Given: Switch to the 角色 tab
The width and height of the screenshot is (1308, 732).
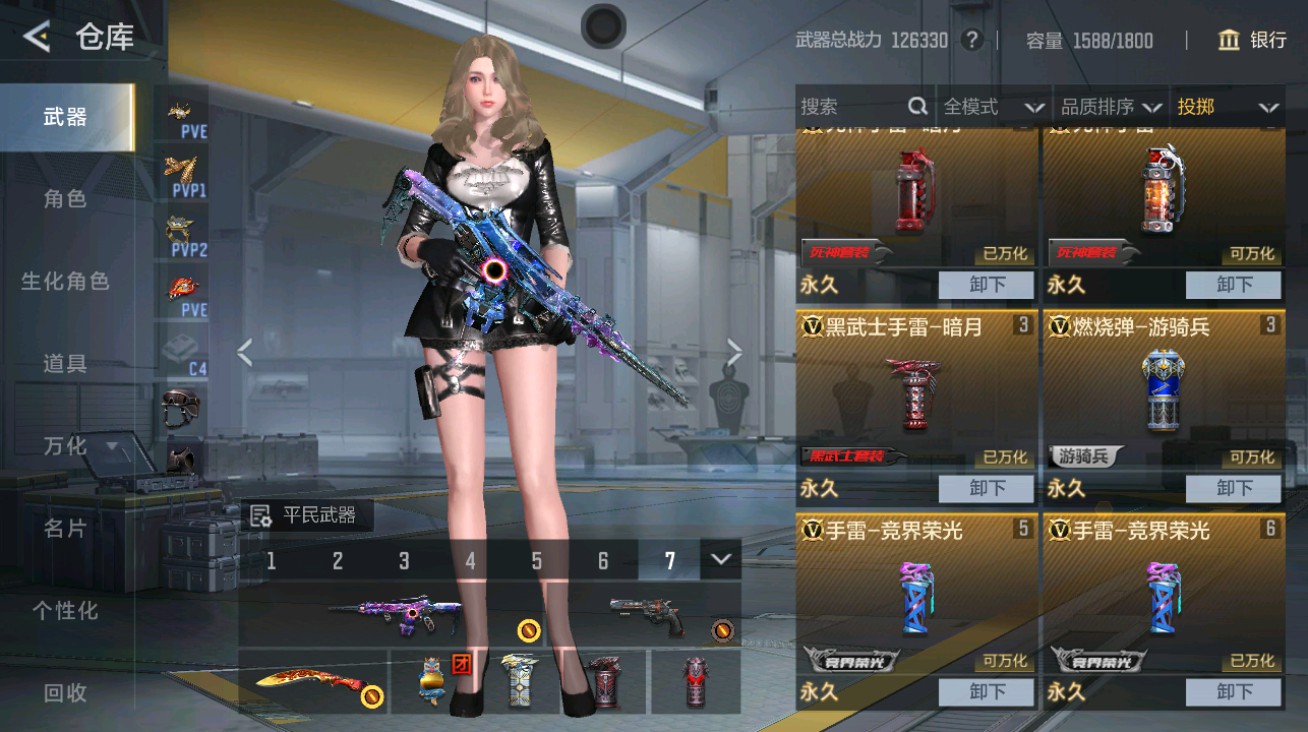Looking at the screenshot, I should tap(63, 198).
